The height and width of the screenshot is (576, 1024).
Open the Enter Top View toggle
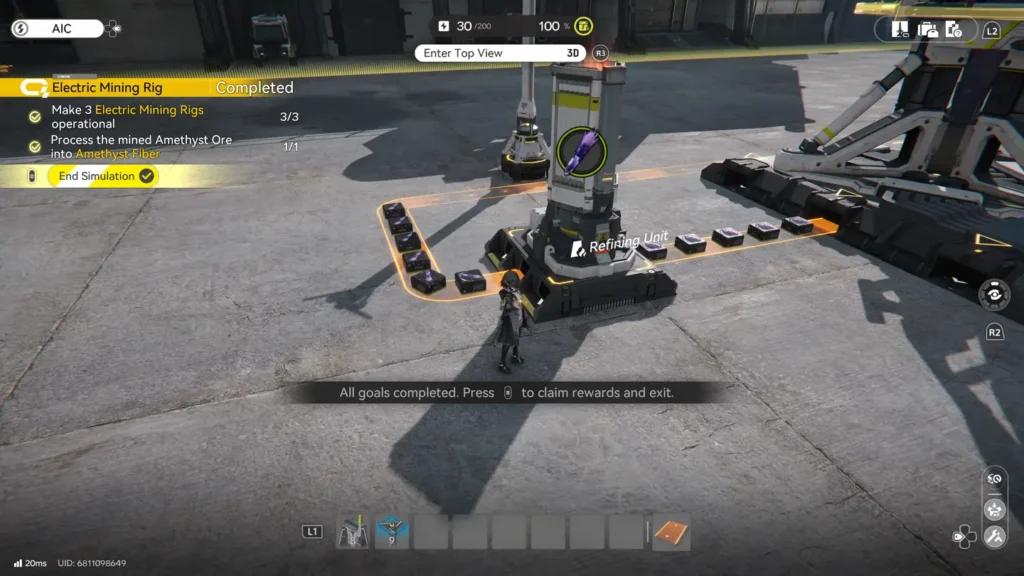click(502, 53)
